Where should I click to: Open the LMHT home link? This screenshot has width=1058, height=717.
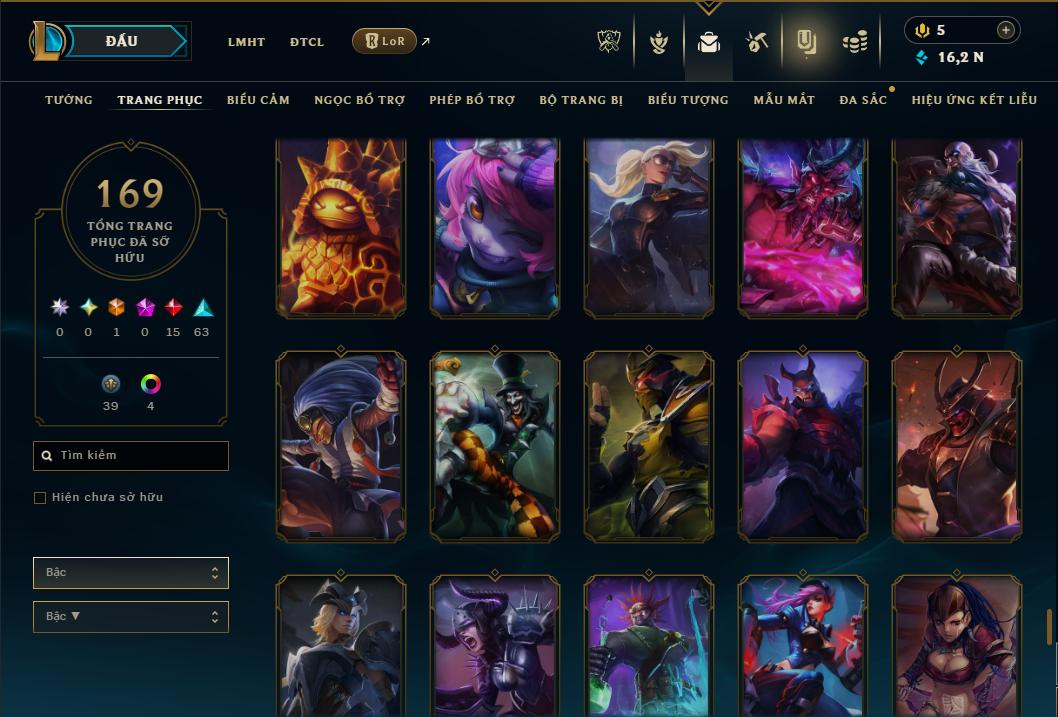[x=246, y=42]
